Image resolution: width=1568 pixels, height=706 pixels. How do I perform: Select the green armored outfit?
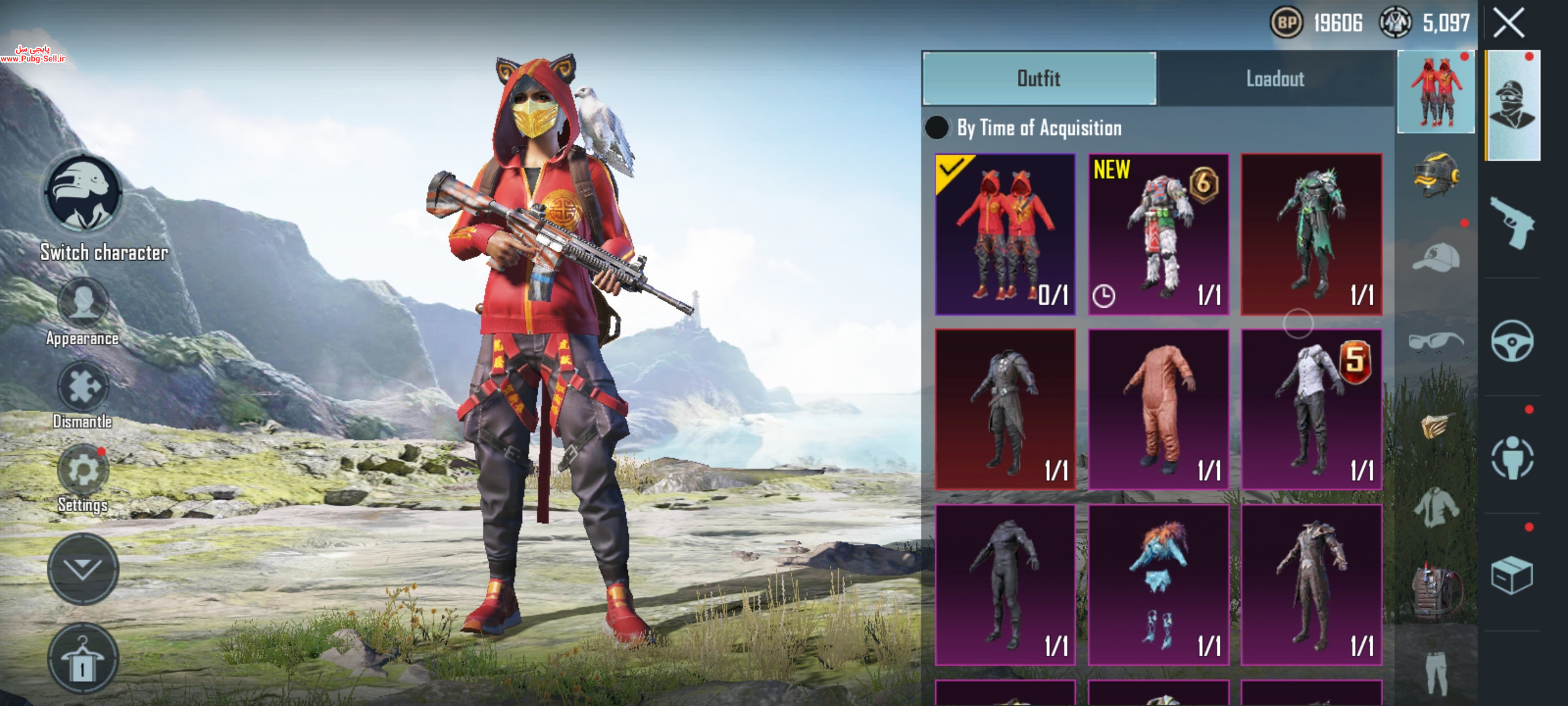pos(1311,234)
